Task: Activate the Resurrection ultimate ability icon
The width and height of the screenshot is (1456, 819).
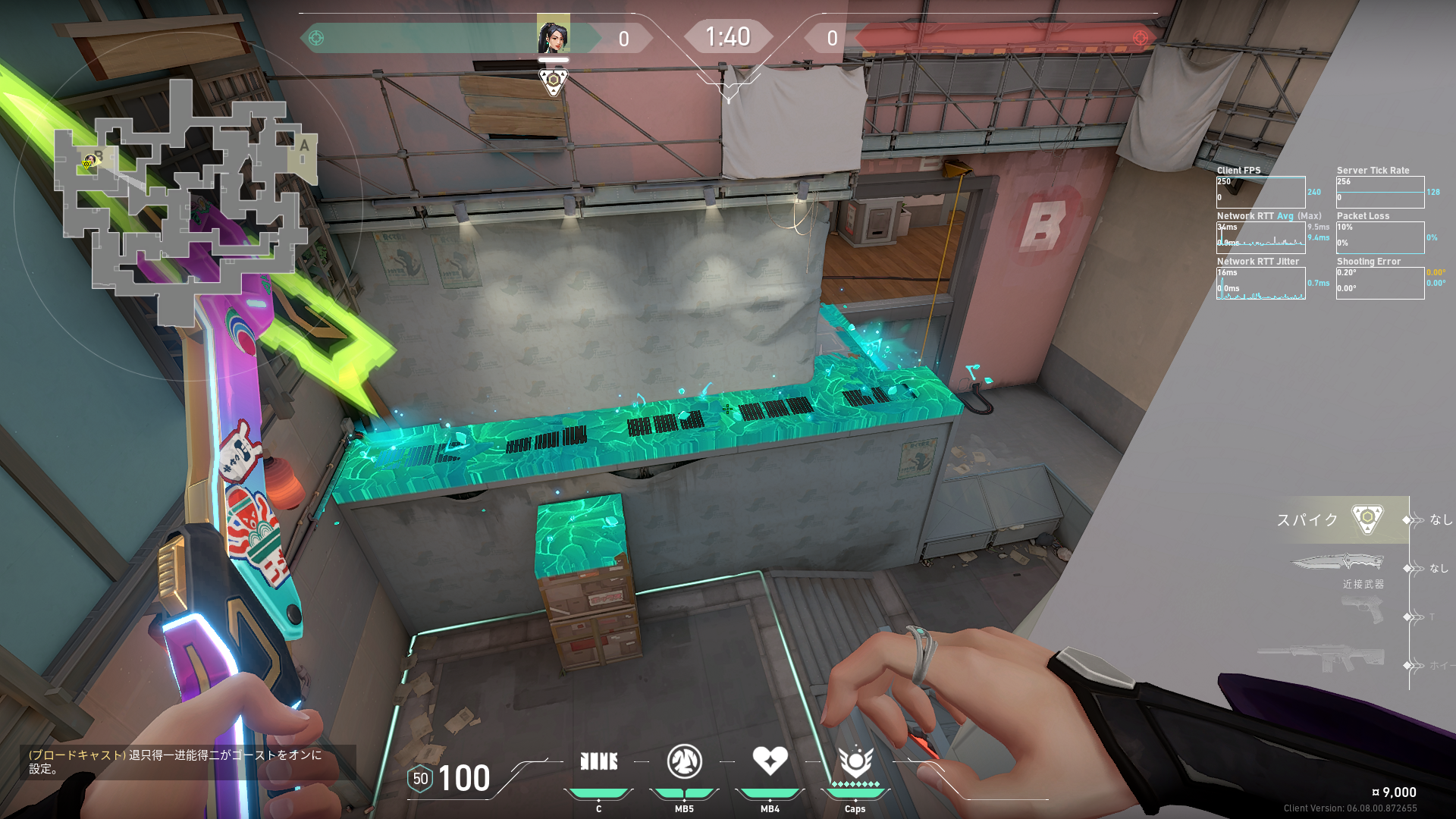Action: [x=855, y=761]
